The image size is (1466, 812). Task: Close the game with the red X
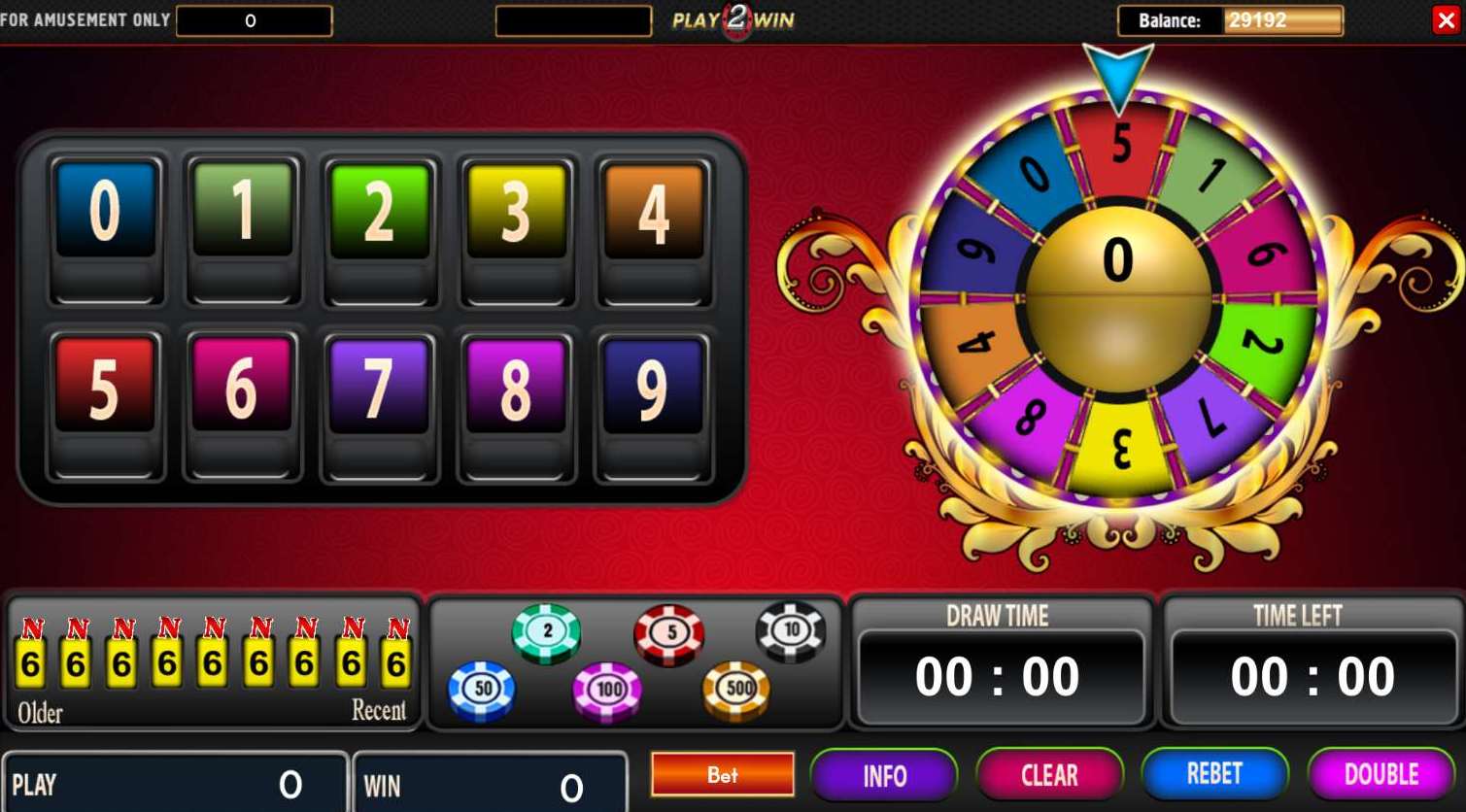click(x=1446, y=20)
